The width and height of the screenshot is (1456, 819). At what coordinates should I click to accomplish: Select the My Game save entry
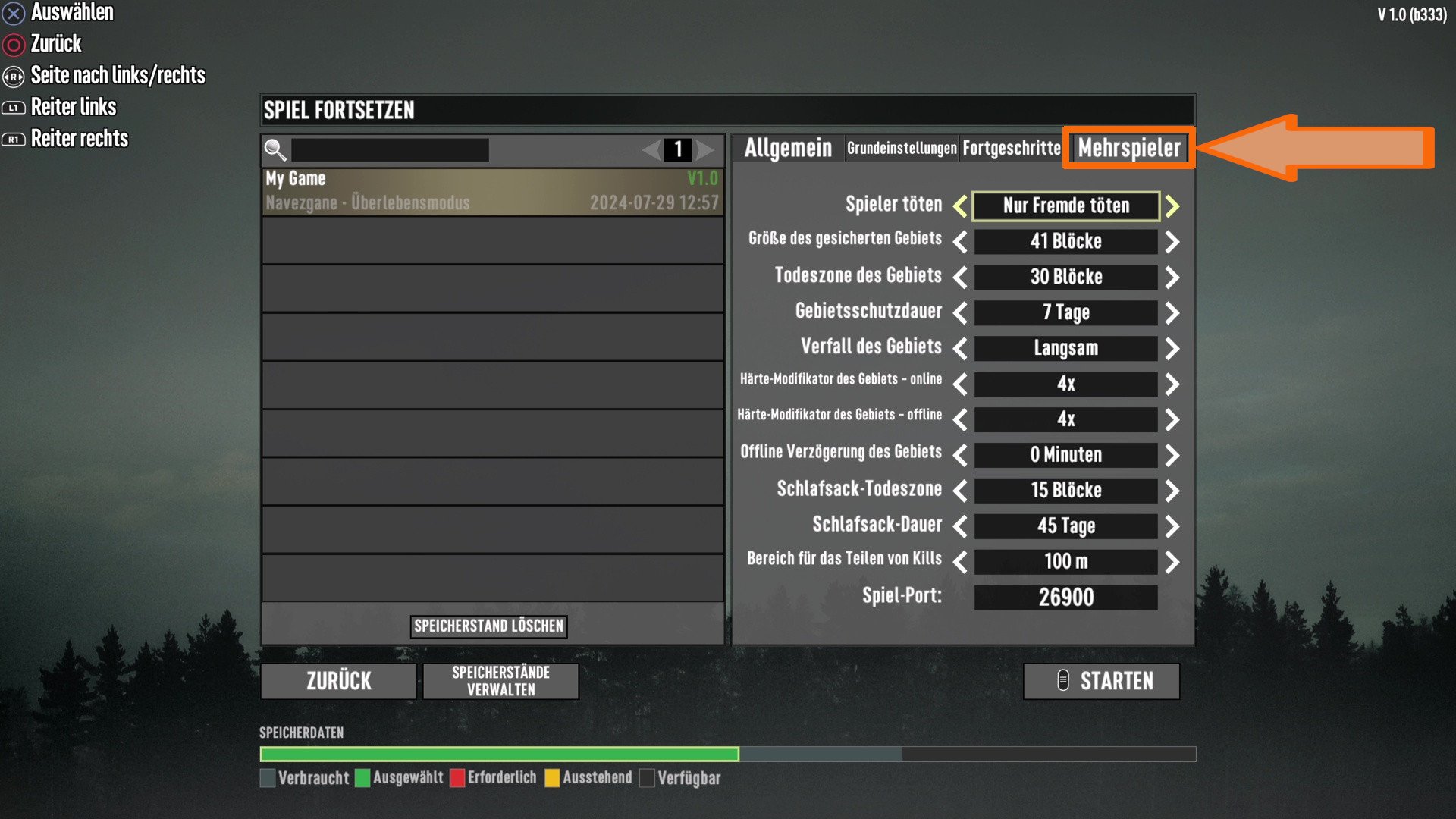click(491, 191)
